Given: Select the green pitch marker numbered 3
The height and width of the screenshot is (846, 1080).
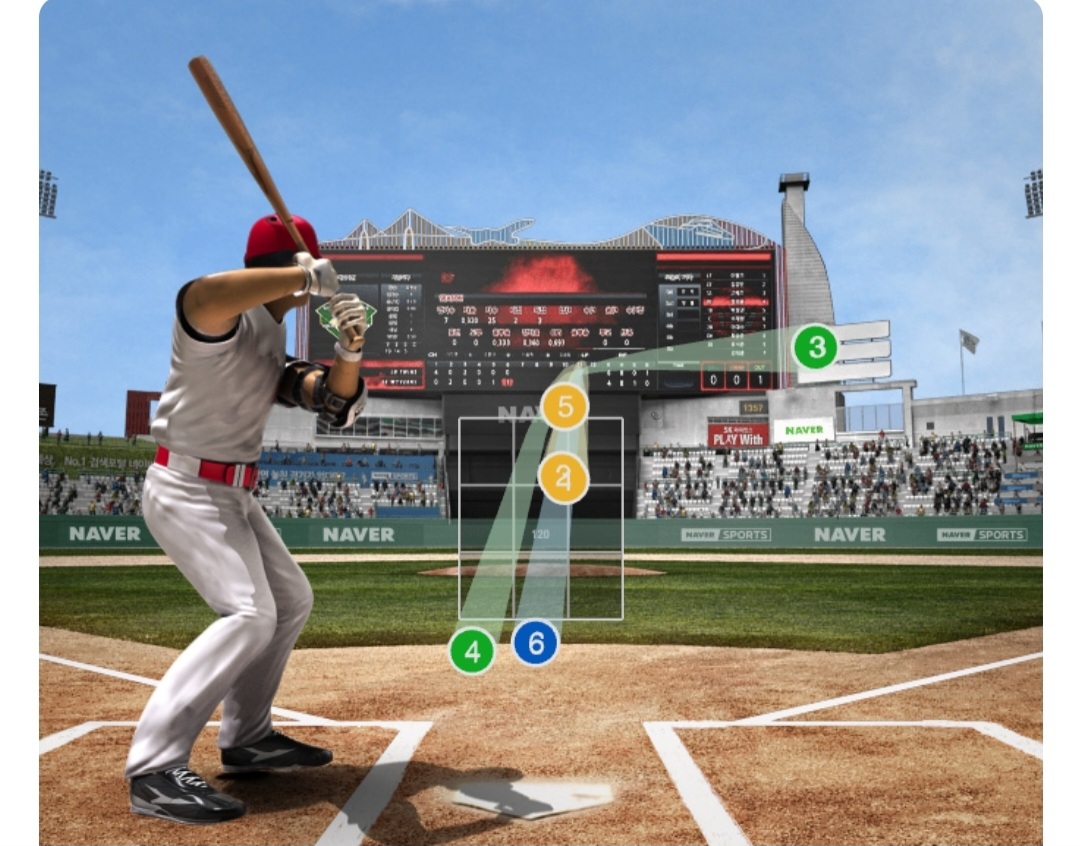Looking at the screenshot, I should coord(816,348).
